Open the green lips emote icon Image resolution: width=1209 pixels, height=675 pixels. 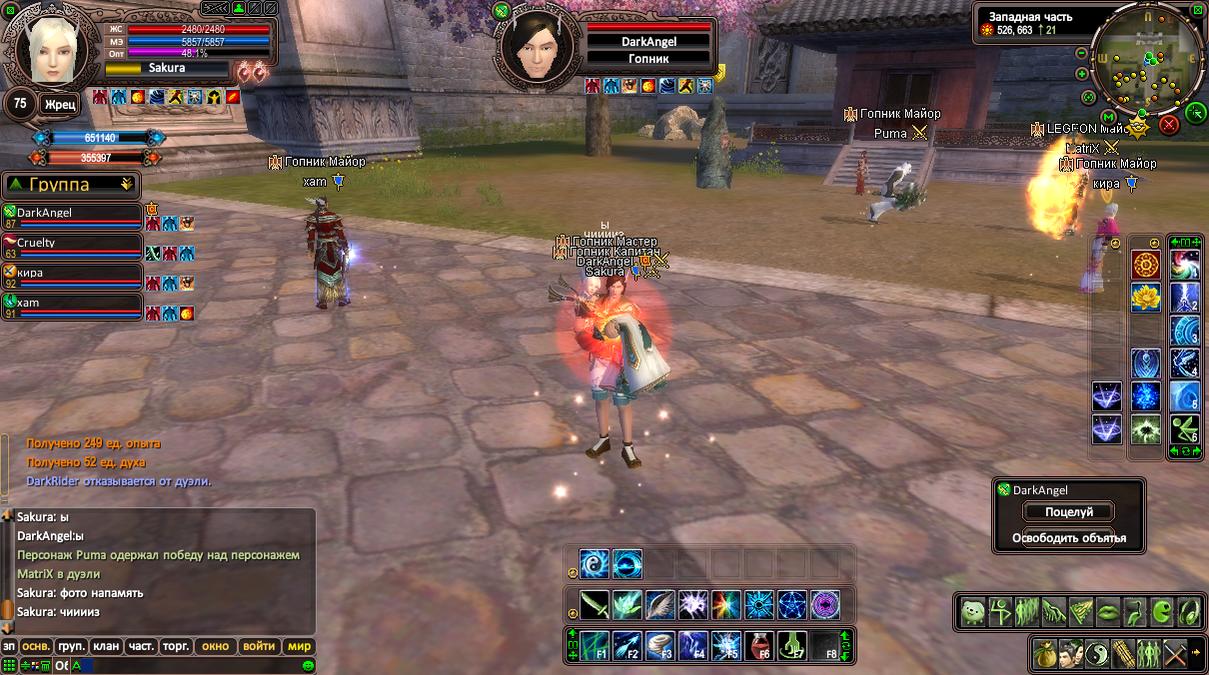tap(1109, 611)
